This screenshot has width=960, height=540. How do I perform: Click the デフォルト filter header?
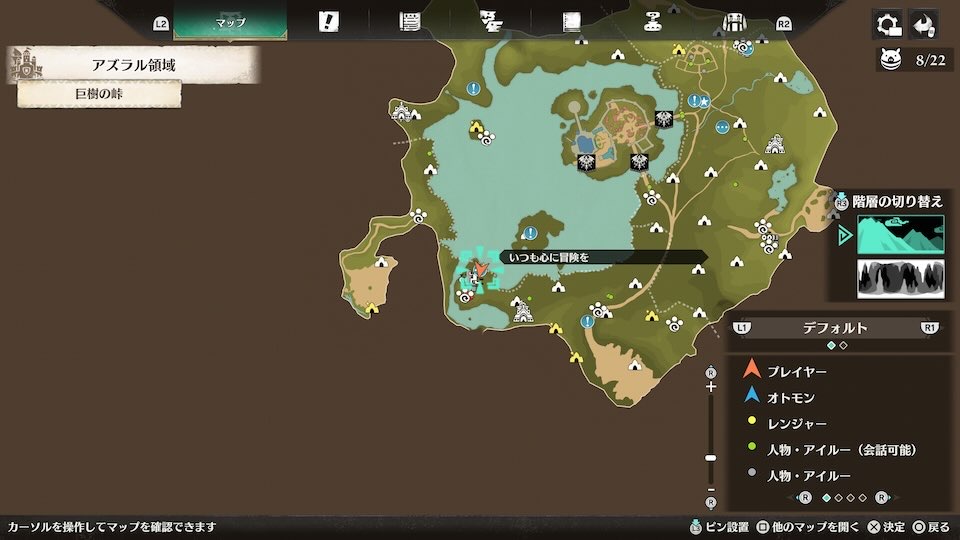(835, 327)
